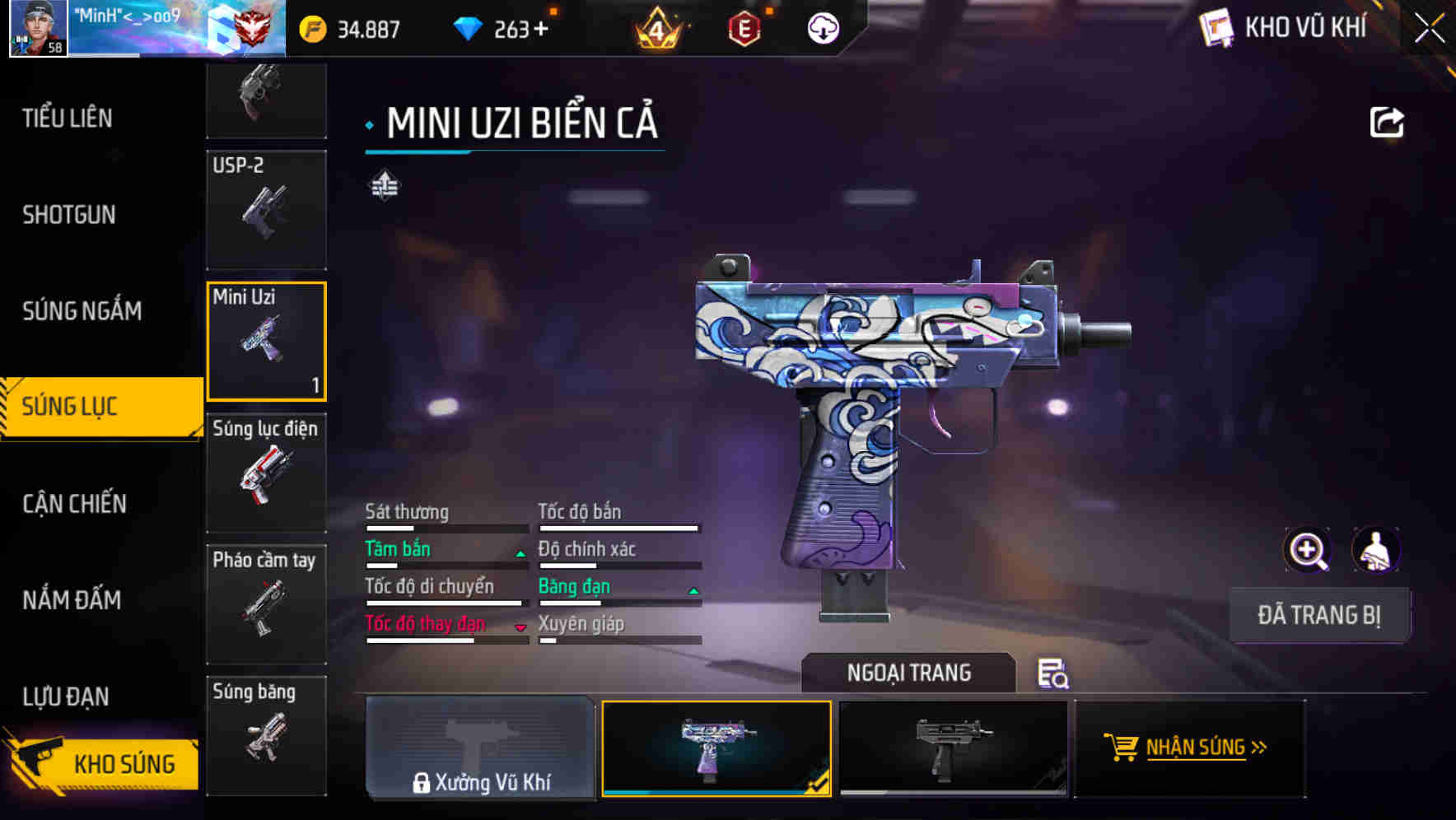
Task: Pick the Súng băng weapon slot
Action: (x=266, y=734)
